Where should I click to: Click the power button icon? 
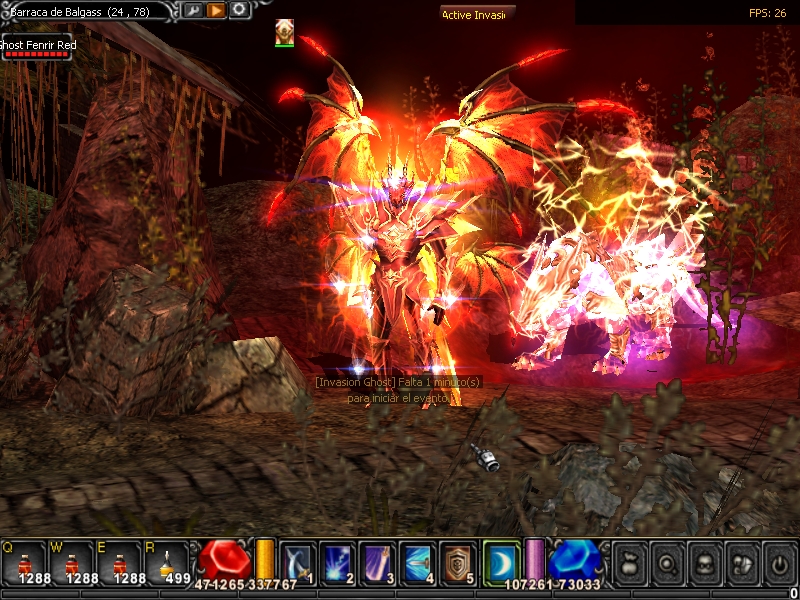click(778, 562)
